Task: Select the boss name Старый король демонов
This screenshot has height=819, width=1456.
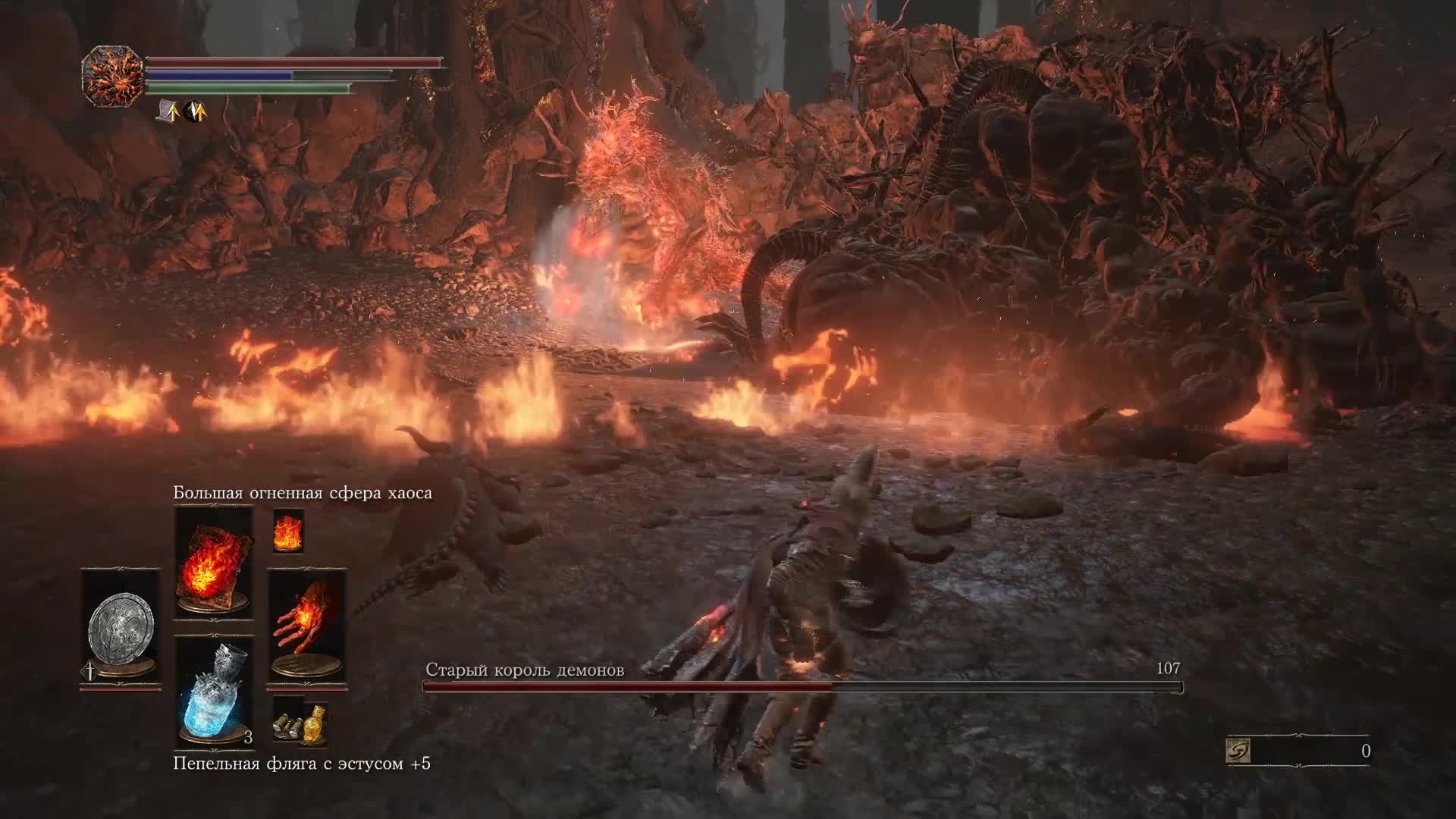Action: (526, 670)
